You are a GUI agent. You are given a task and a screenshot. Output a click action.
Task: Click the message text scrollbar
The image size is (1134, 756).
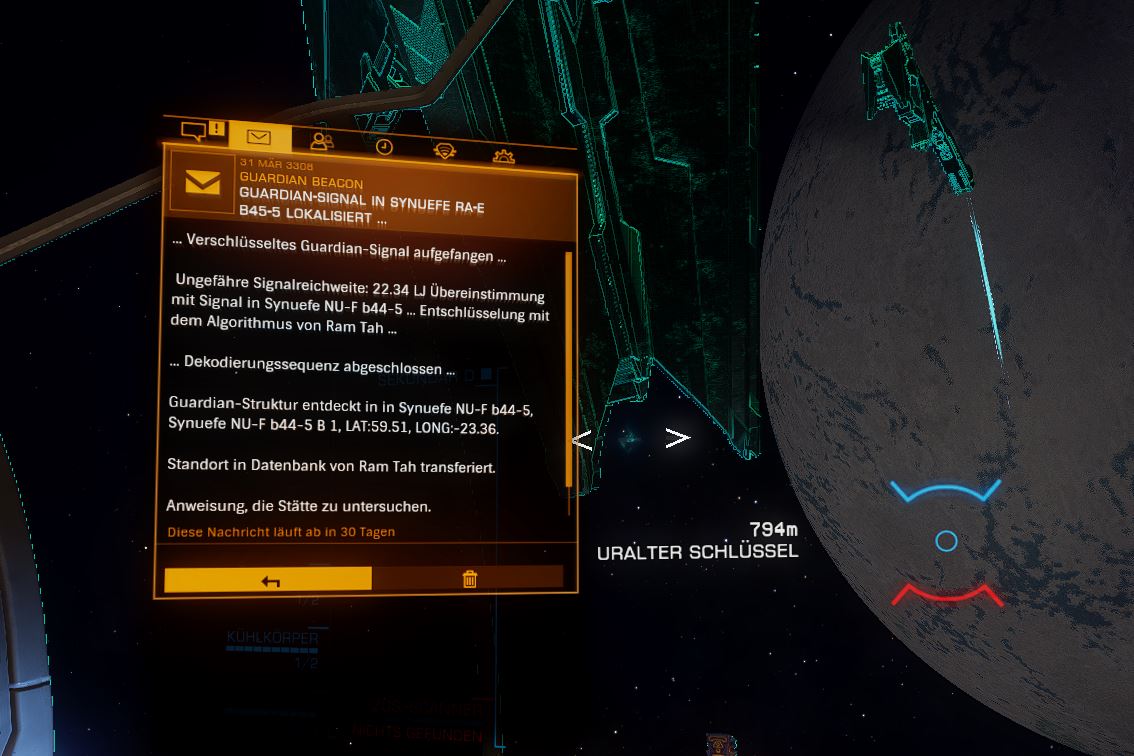568,370
